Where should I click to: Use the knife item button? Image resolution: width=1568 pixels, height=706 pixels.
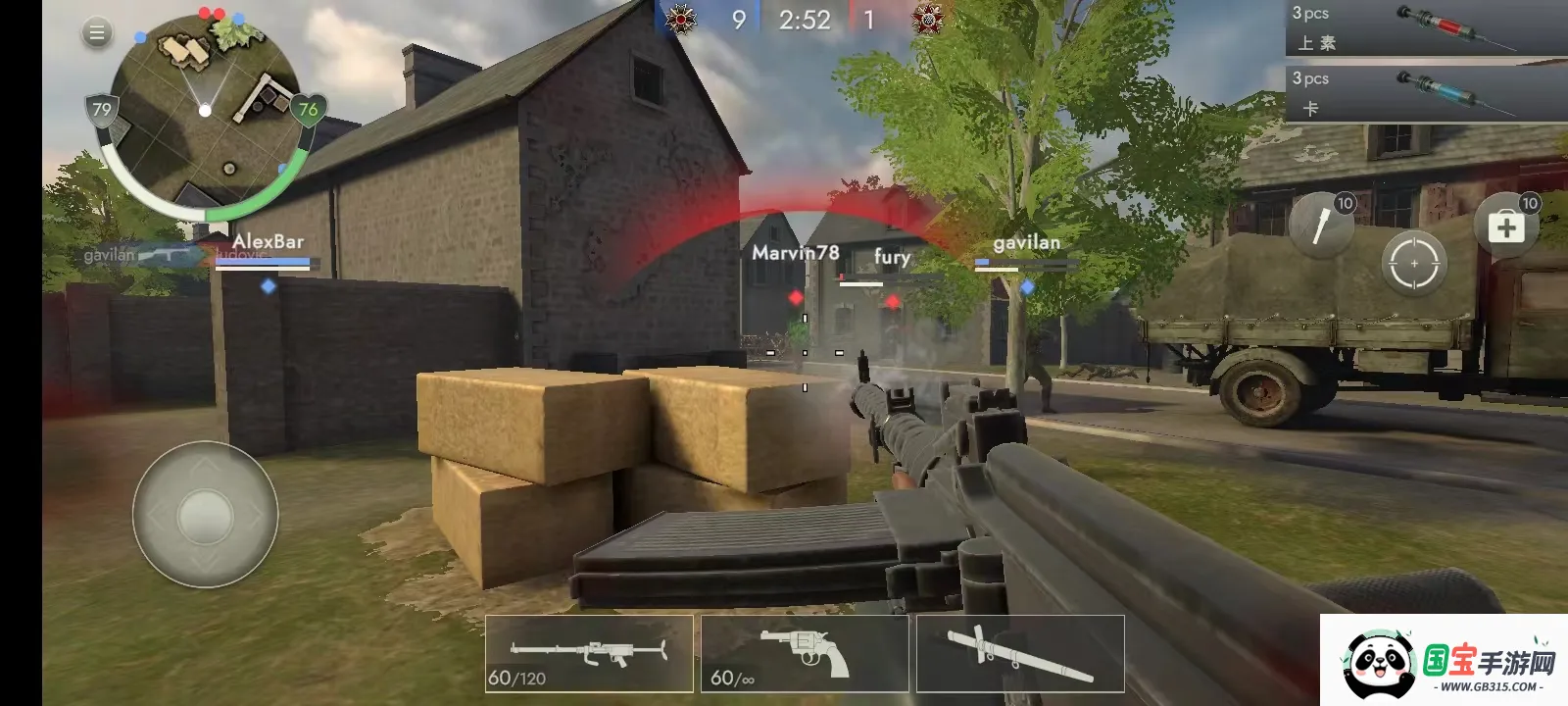1321,227
